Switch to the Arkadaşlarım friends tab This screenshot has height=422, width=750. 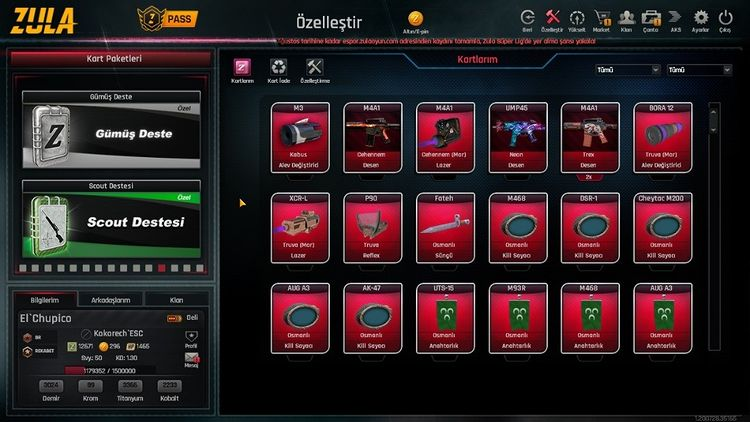(x=110, y=299)
